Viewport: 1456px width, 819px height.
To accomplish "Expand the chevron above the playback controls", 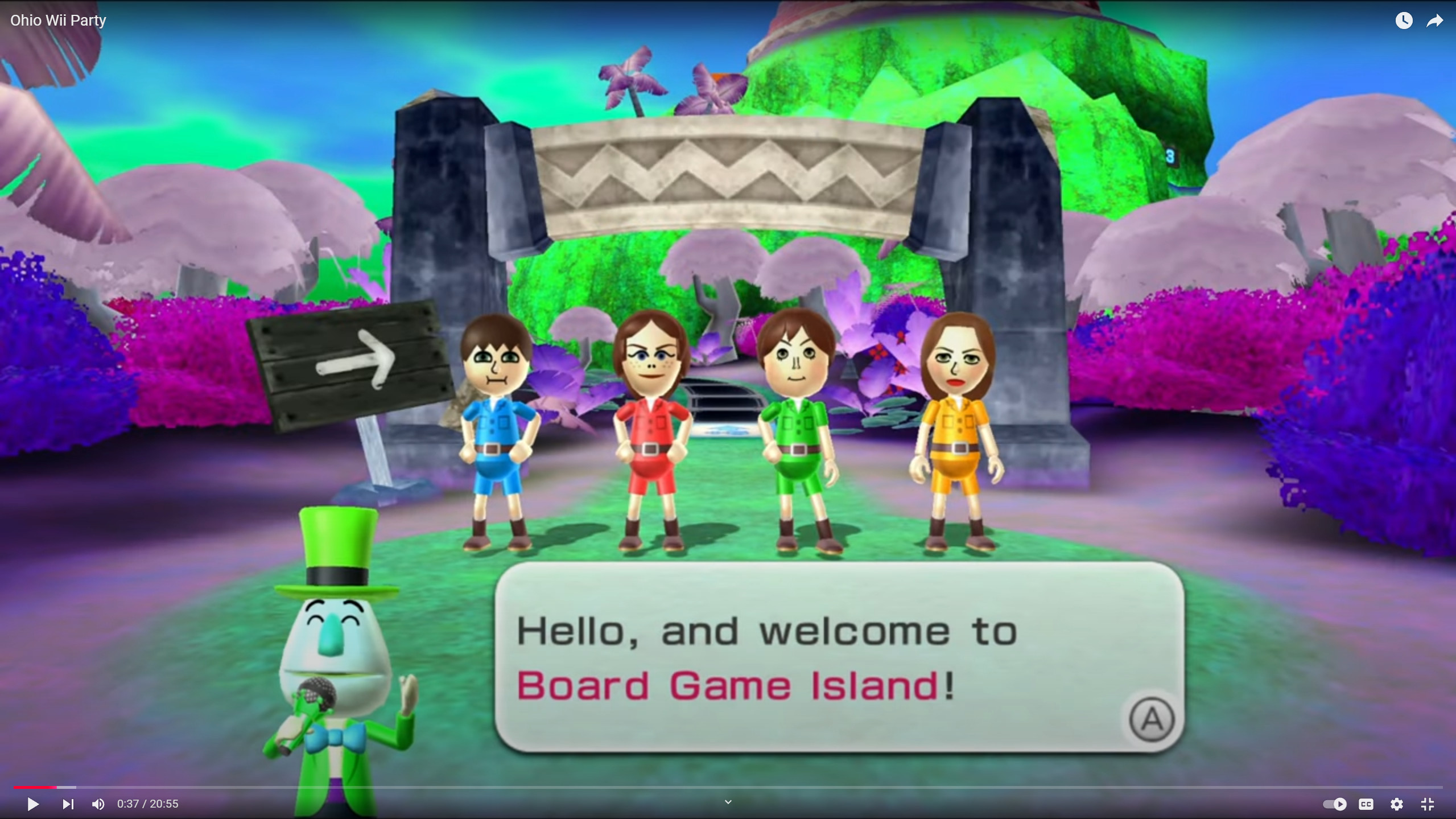I will click(727, 801).
